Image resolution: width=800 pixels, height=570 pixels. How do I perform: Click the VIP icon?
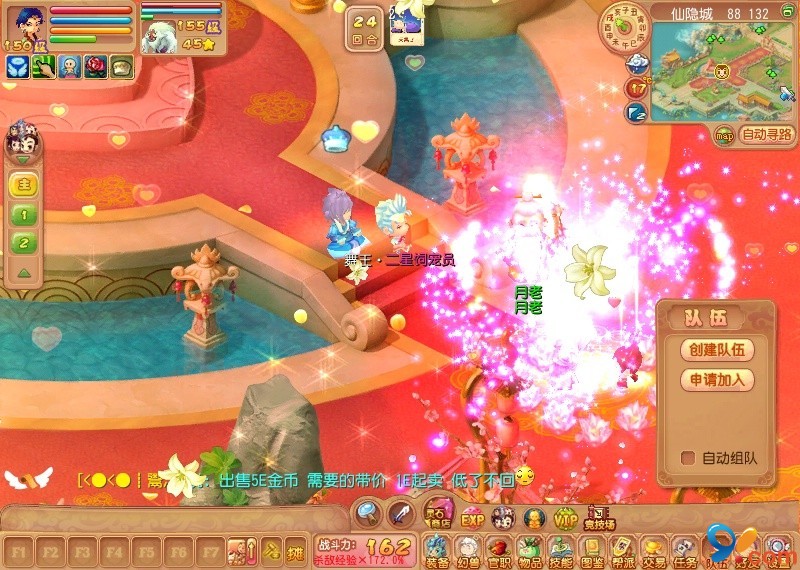pos(566,517)
